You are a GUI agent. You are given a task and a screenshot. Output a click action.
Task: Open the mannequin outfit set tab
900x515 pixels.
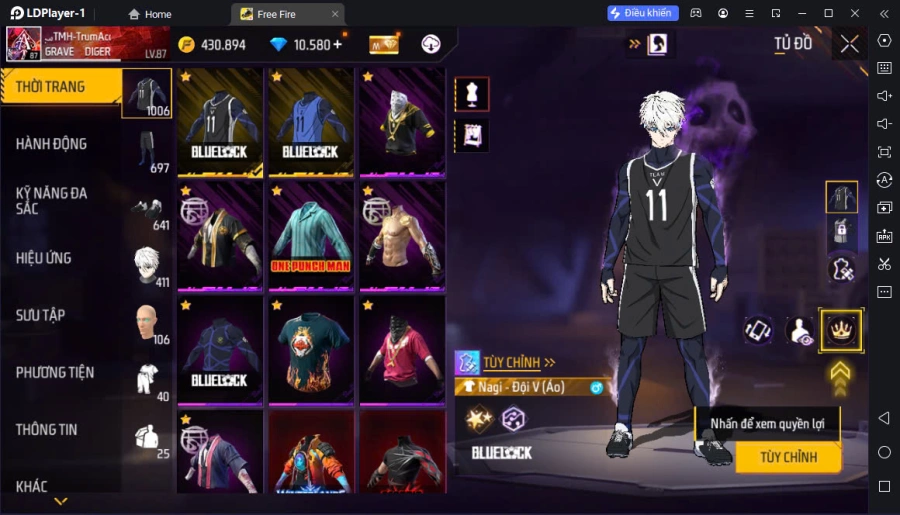pos(472,94)
